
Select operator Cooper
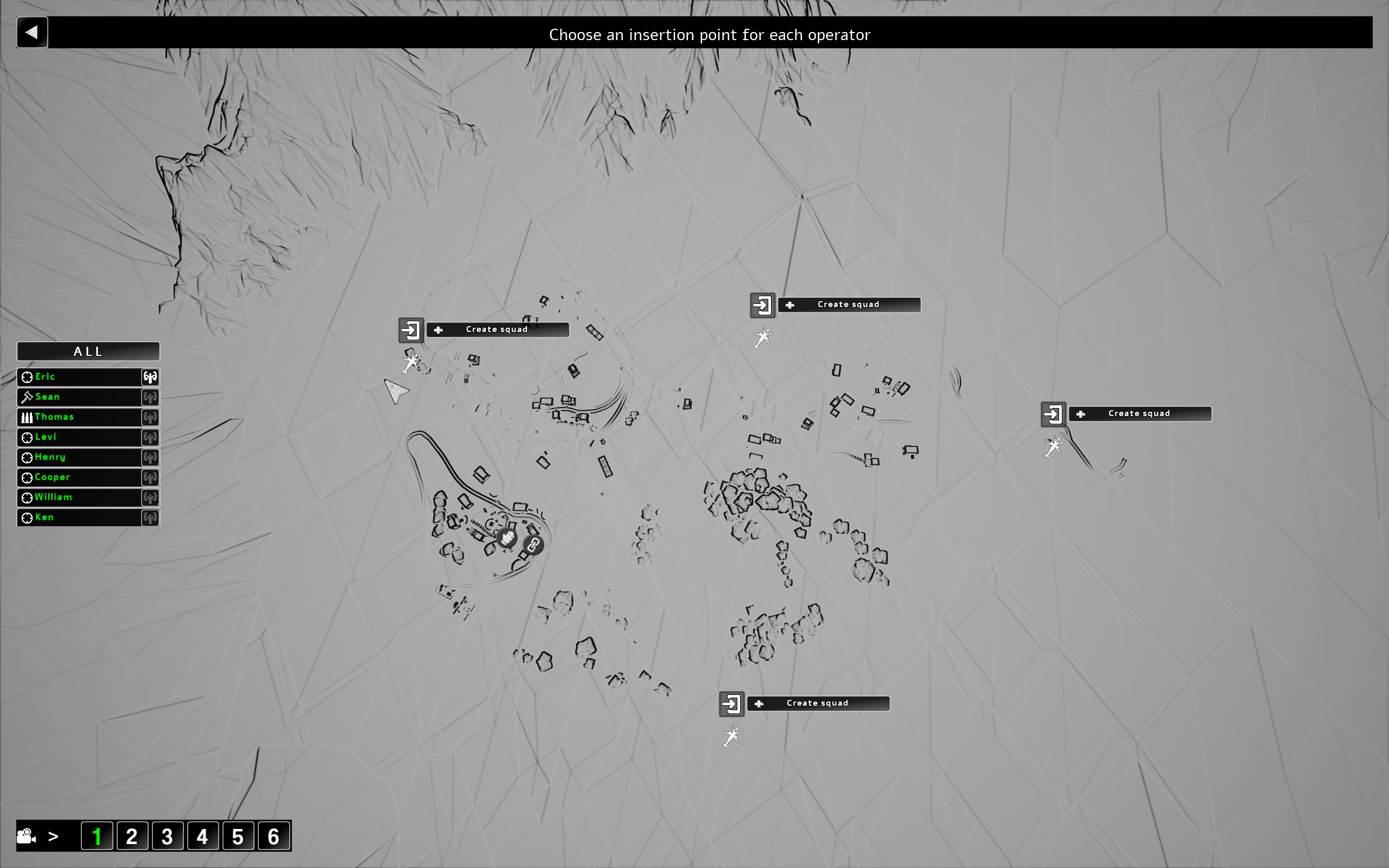point(79,477)
